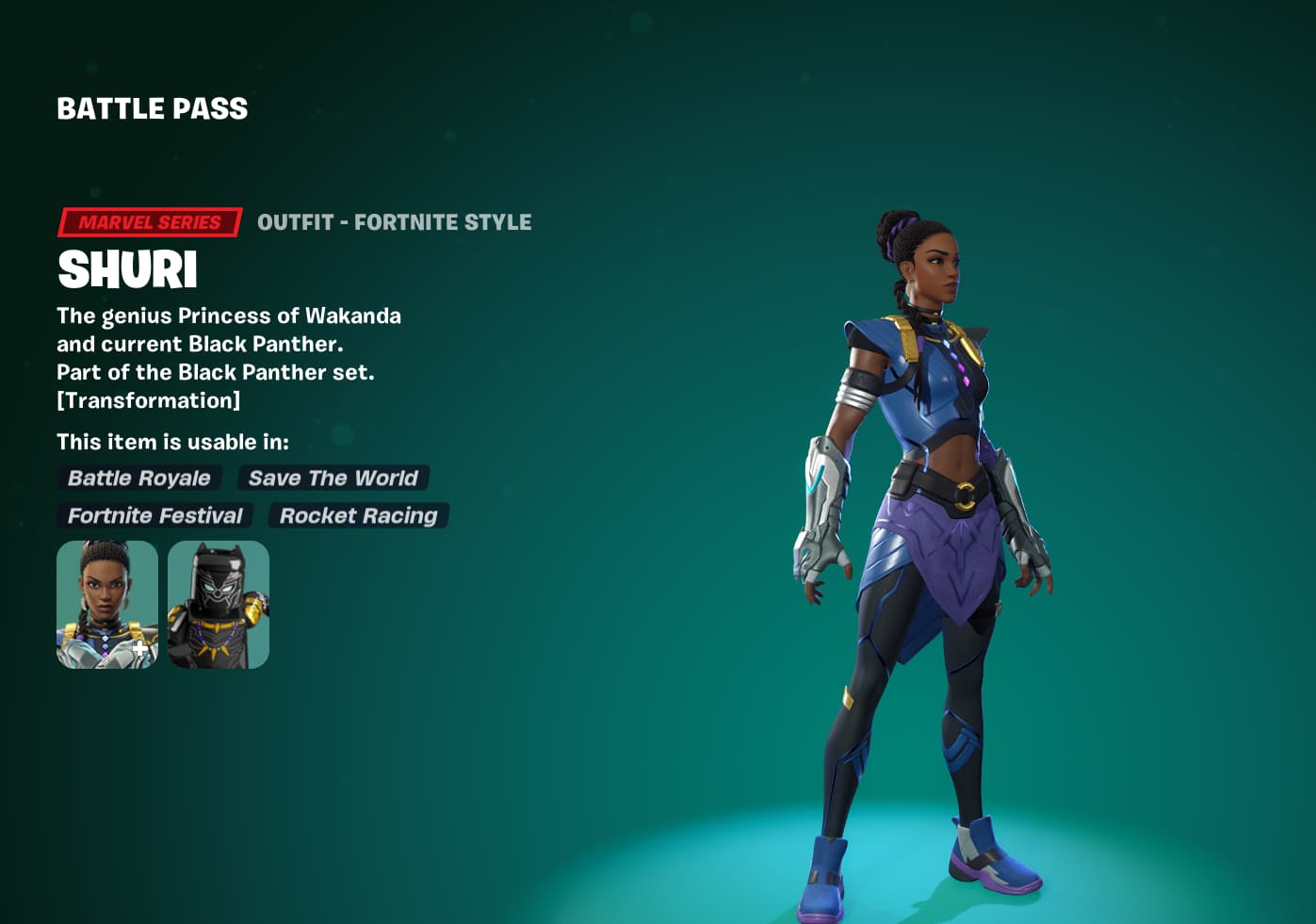Select the Black Panther set description text
The width and height of the screenshot is (1316, 924).
[216, 372]
